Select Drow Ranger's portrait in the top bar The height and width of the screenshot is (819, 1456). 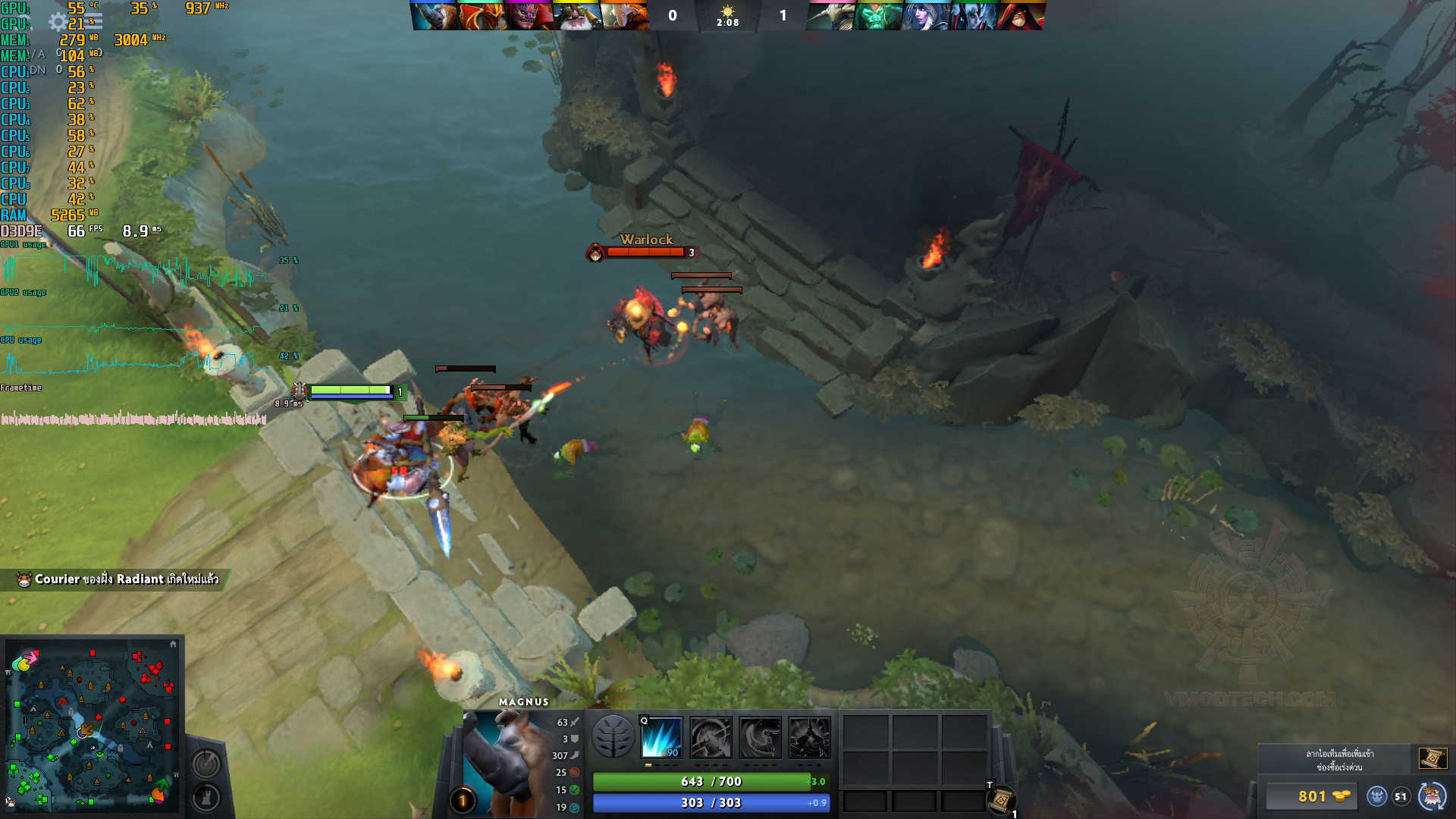926,16
